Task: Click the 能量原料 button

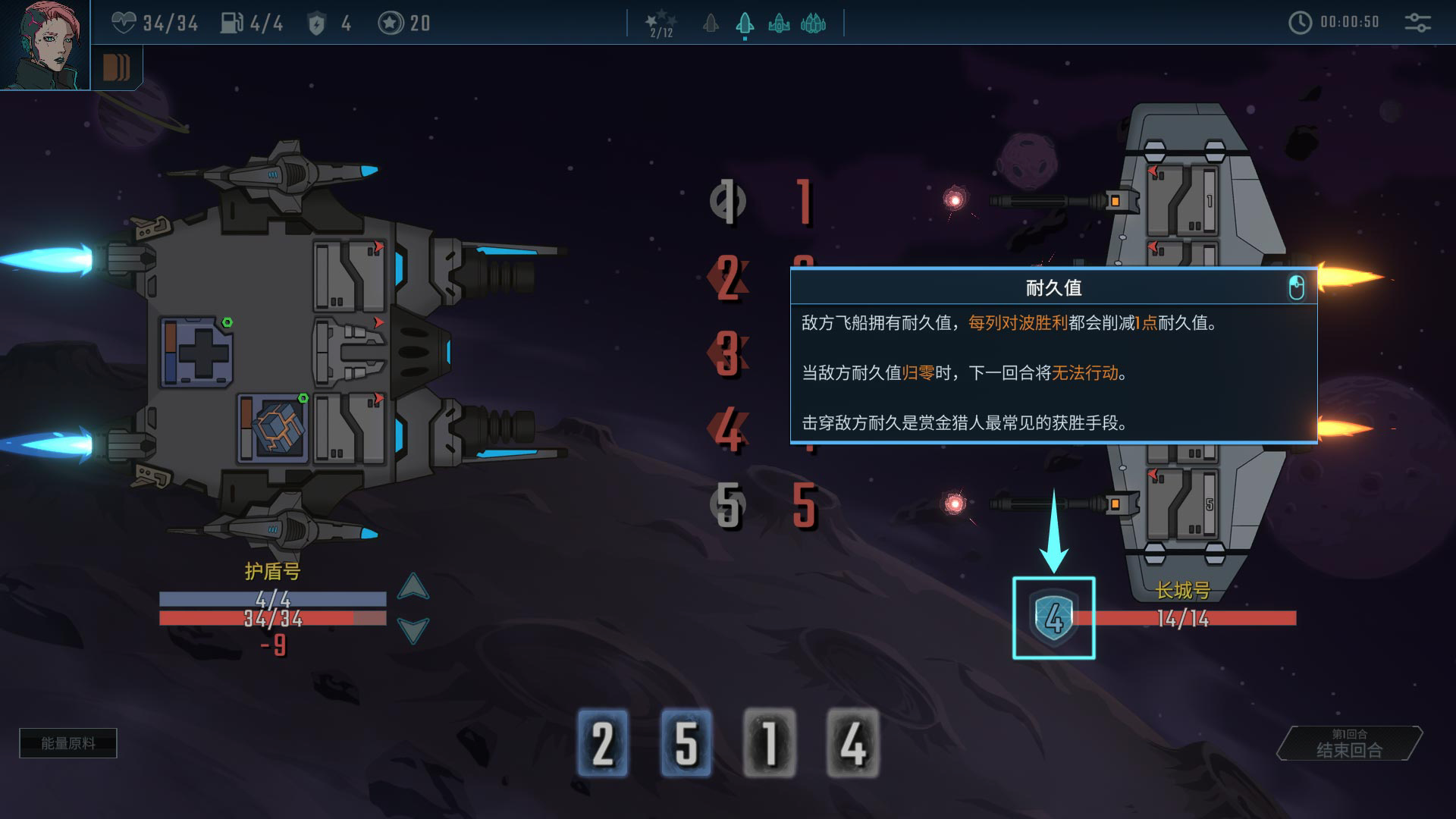Action: coord(68,743)
